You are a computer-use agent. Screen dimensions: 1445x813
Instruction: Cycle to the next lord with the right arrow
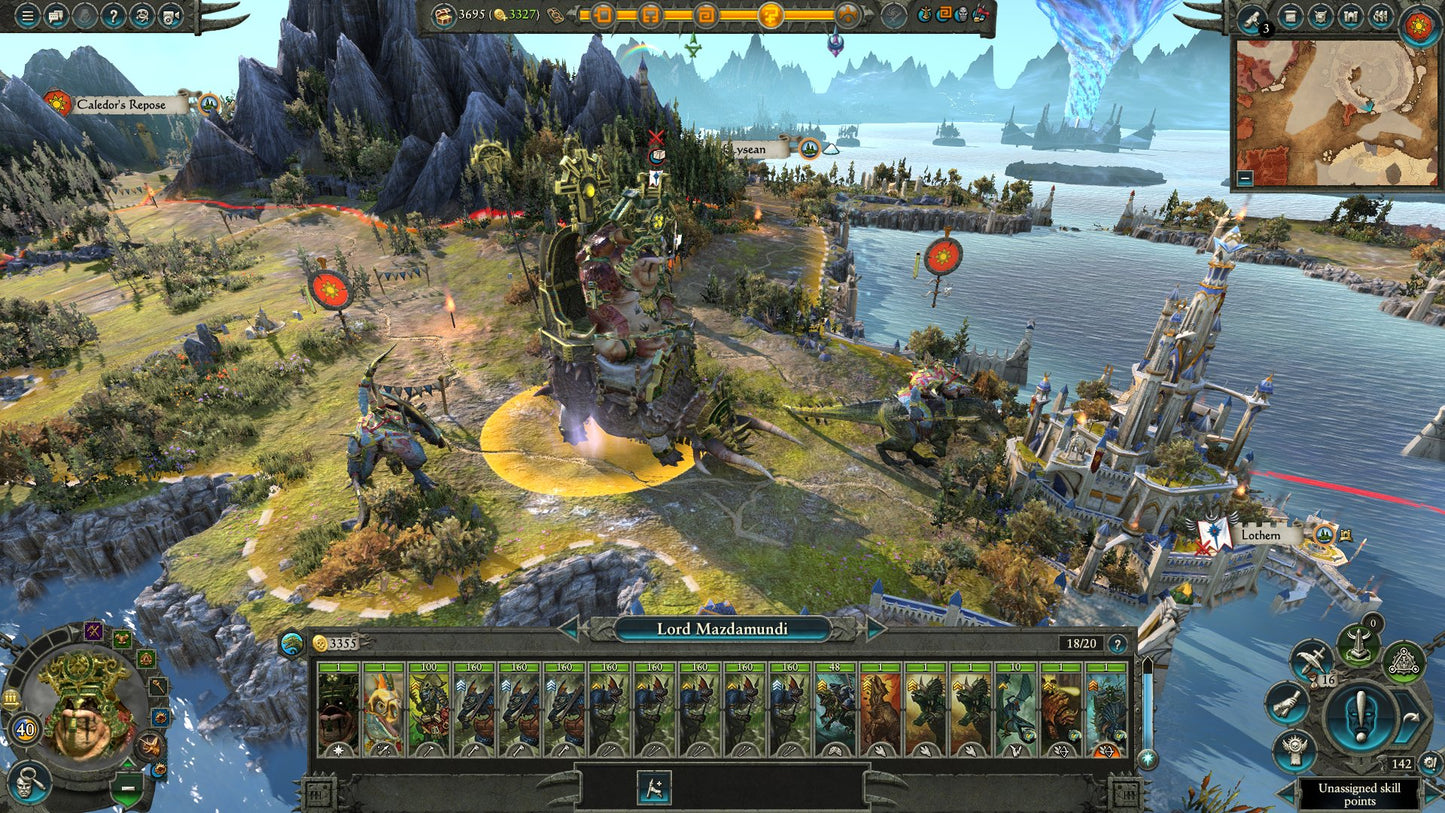tap(876, 629)
